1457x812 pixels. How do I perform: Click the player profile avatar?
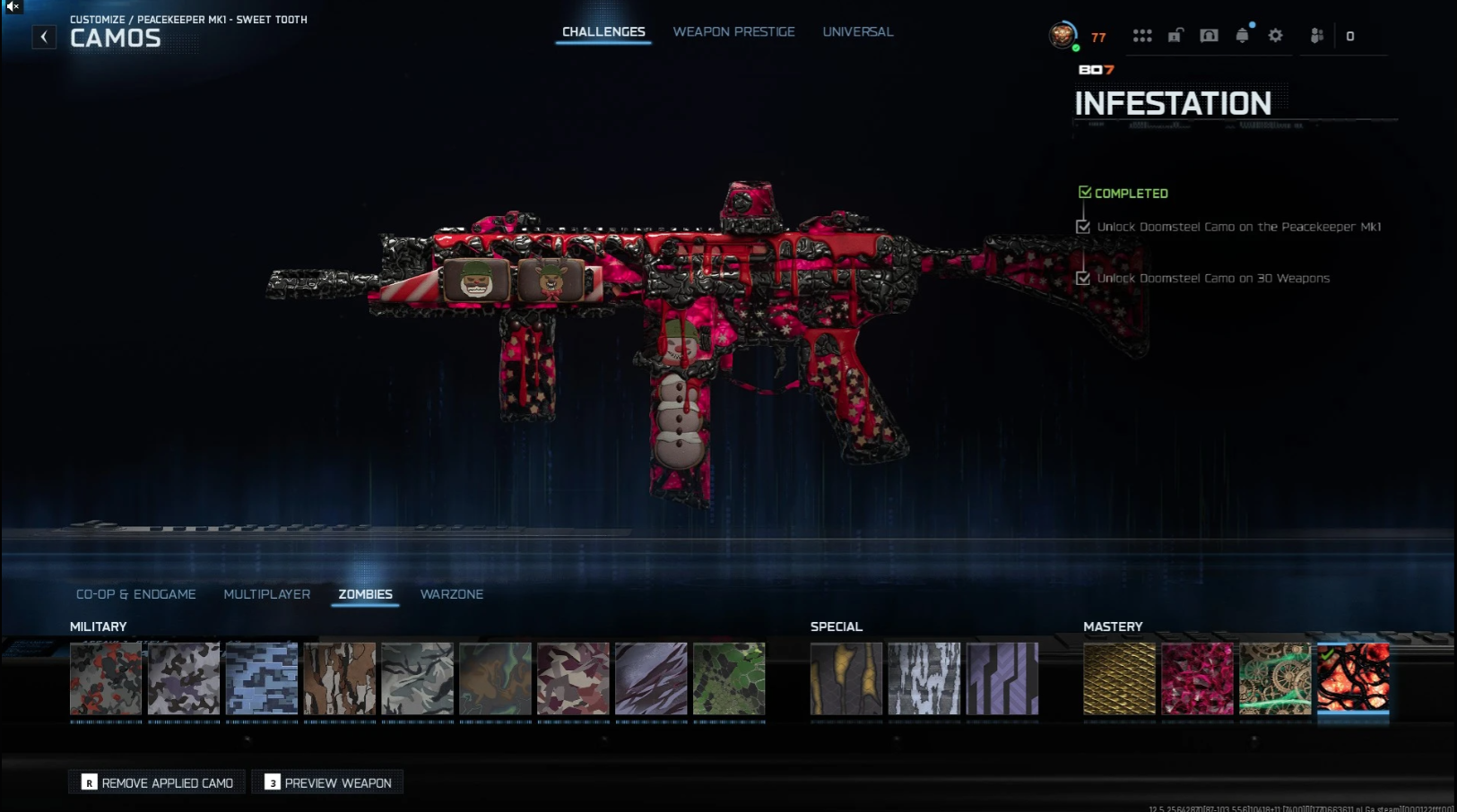tap(1062, 36)
